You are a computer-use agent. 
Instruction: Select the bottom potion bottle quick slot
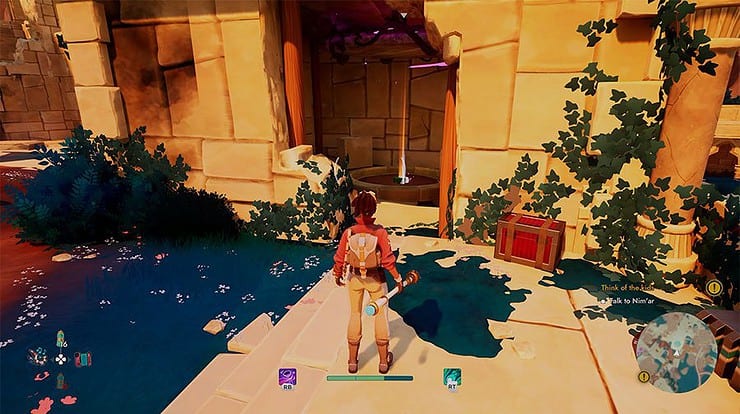pyautogui.click(x=61, y=380)
